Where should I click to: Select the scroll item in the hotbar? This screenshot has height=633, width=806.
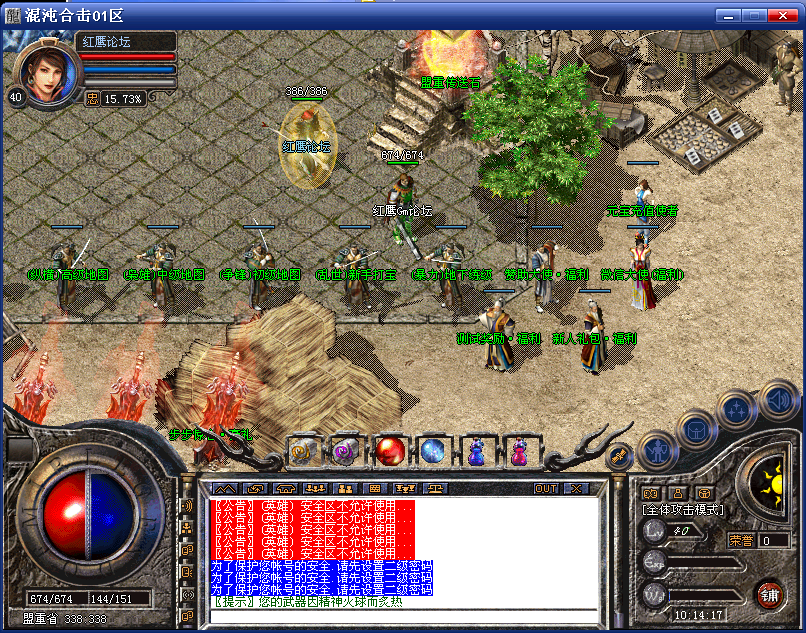coord(303,452)
